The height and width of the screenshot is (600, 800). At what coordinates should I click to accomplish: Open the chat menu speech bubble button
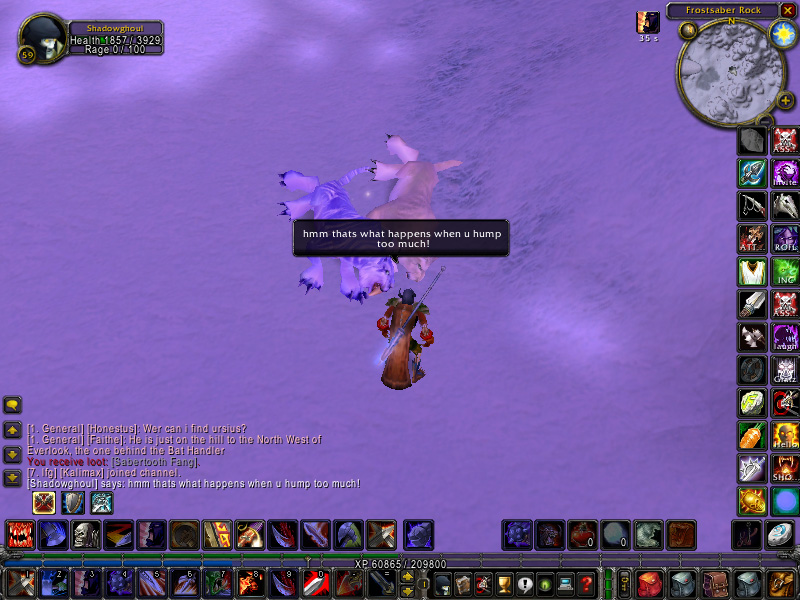click(13, 405)
